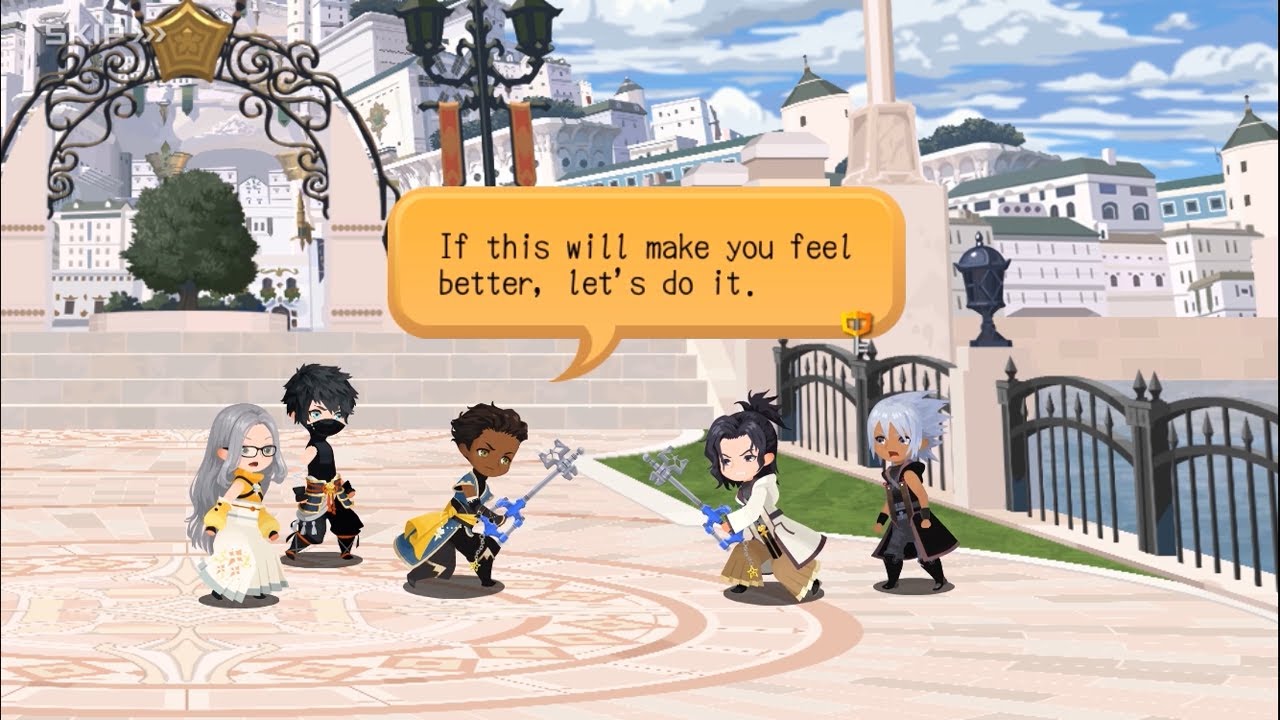Tap the orange speech bubble to continue

coord(645,263)
